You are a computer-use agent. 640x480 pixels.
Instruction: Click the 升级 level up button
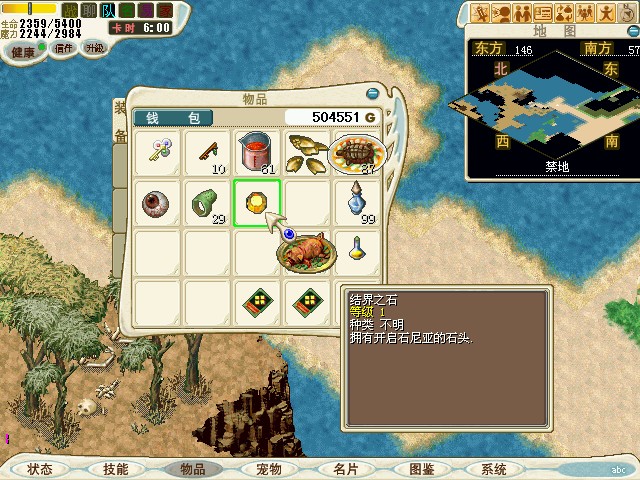click(93, 47)
